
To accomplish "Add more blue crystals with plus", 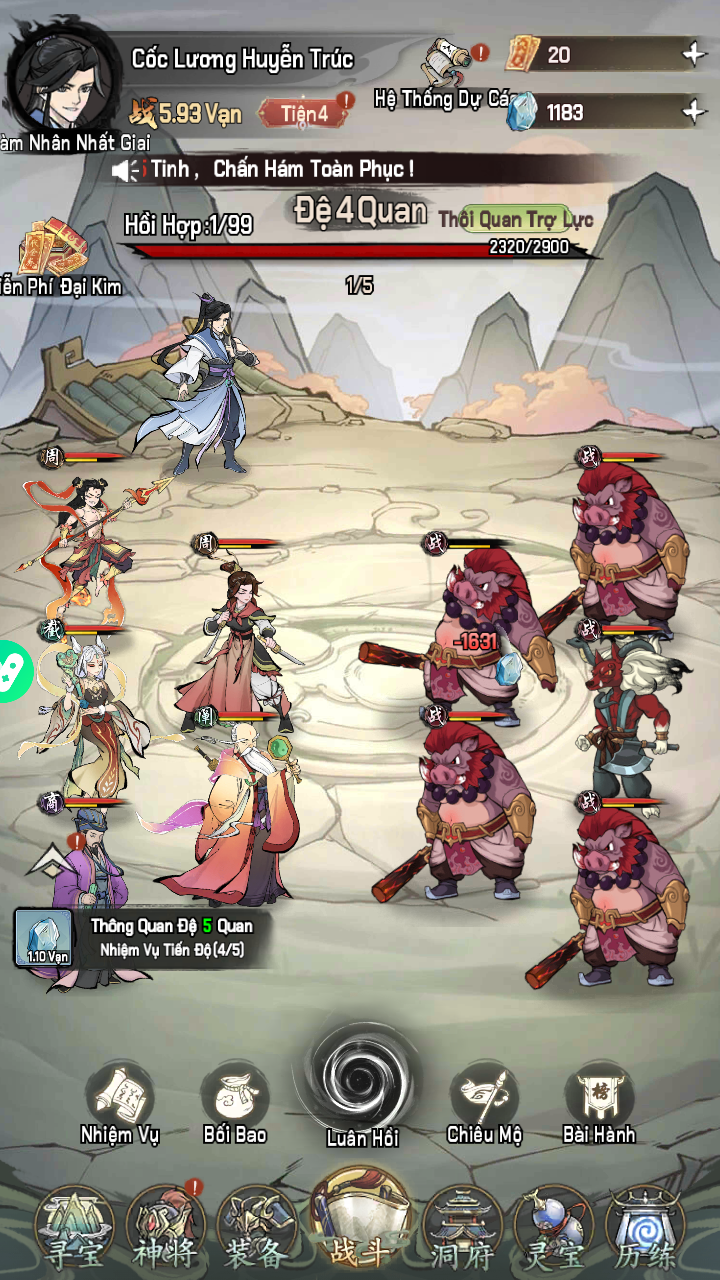I will point(694,112).
